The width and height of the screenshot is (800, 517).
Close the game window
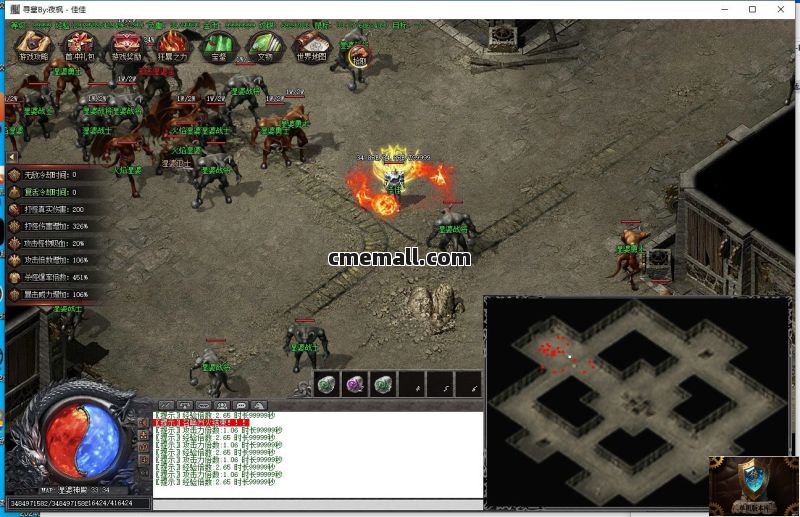point(779,9)
